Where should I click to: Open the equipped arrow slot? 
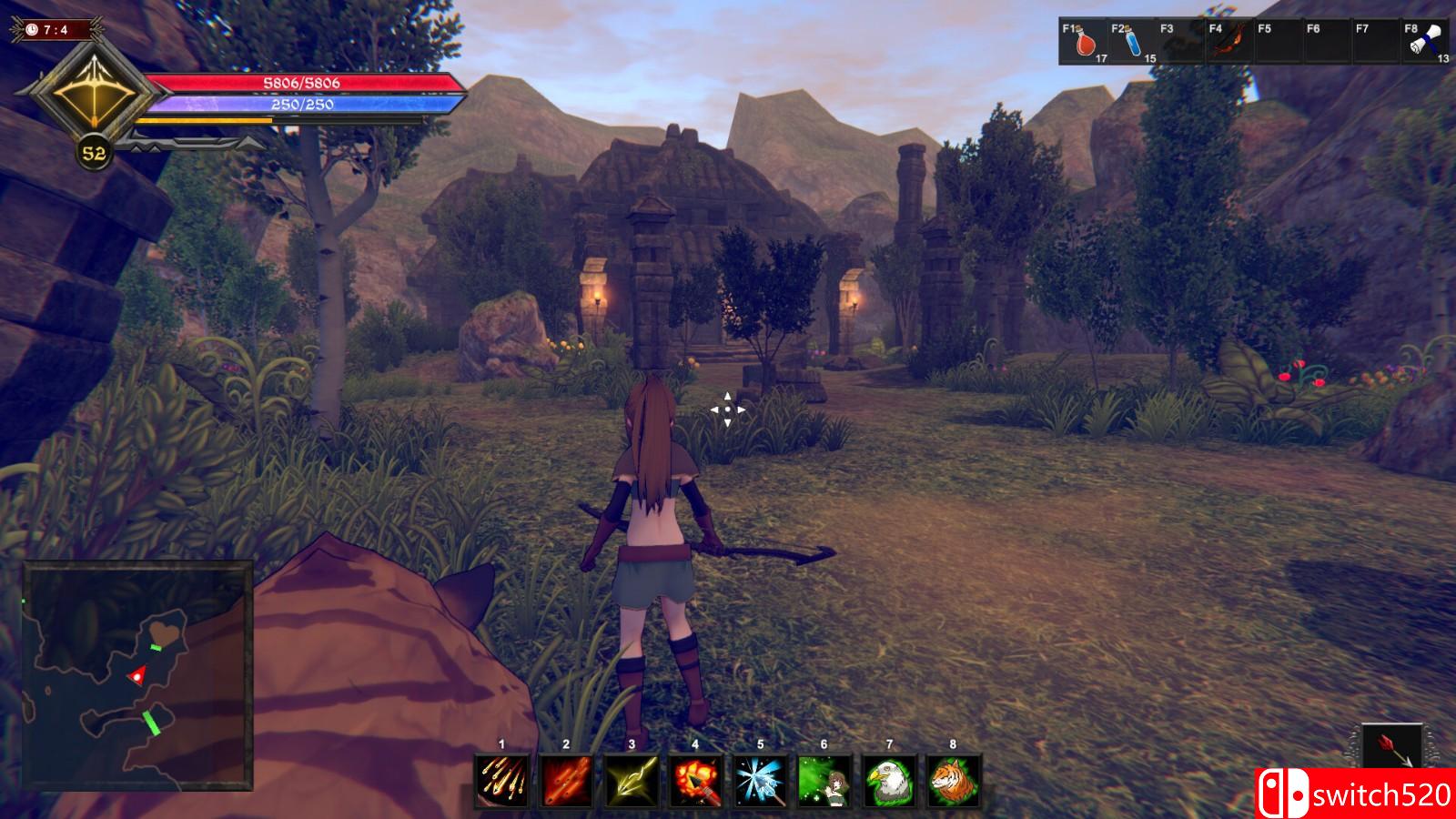tap(1392, 748)
